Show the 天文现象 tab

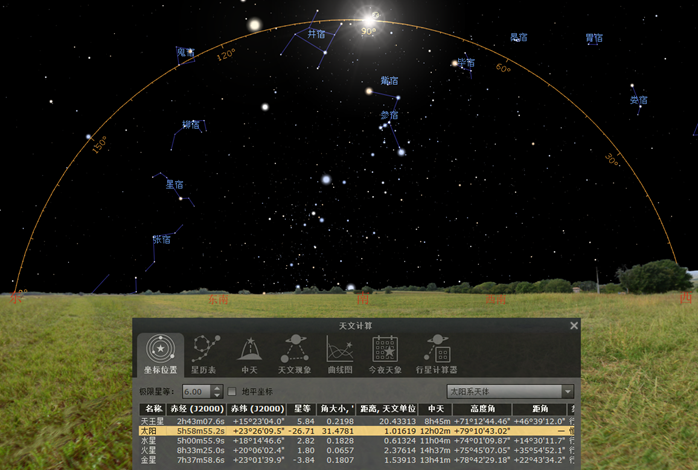pyautogui.click(x=294, y=355)
